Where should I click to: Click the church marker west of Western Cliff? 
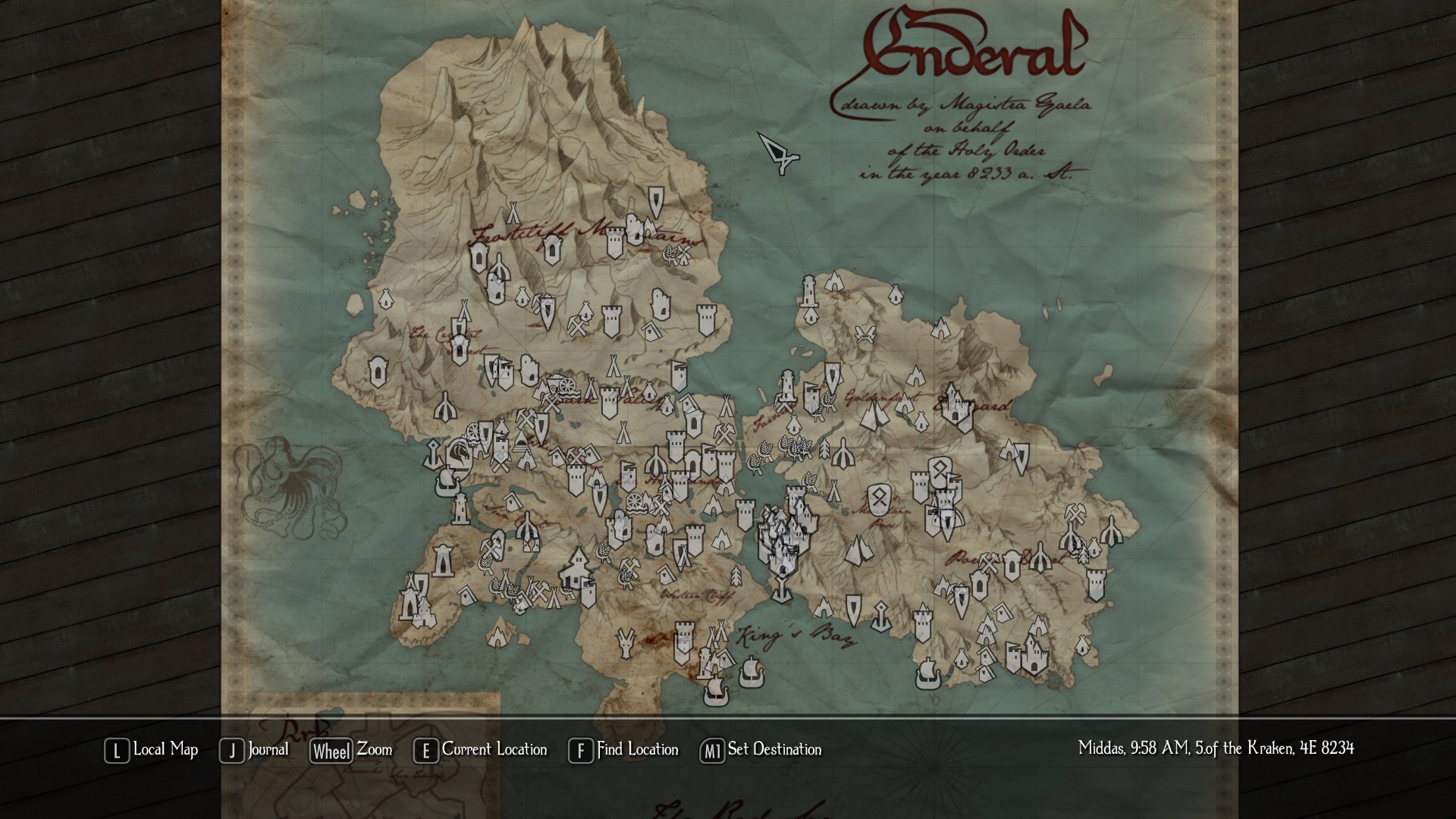577,568
